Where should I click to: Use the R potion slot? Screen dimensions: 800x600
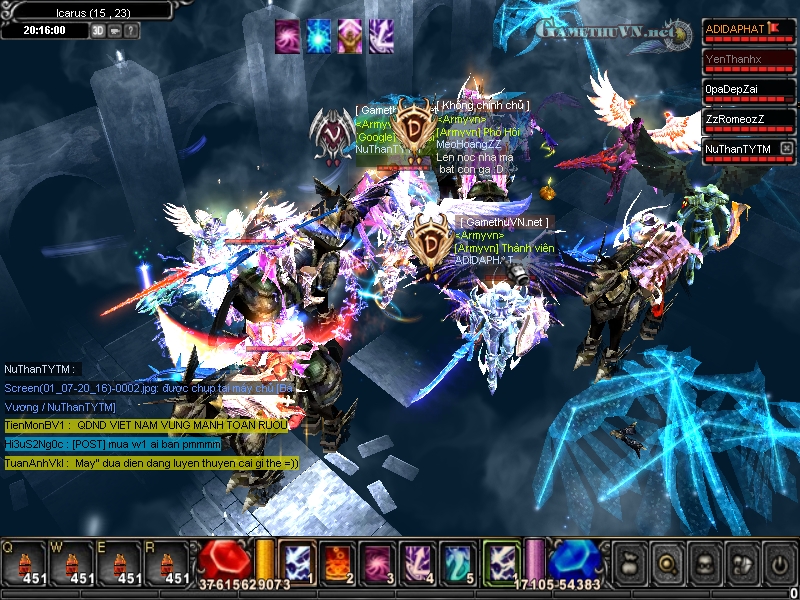click(x=168, y=564)
